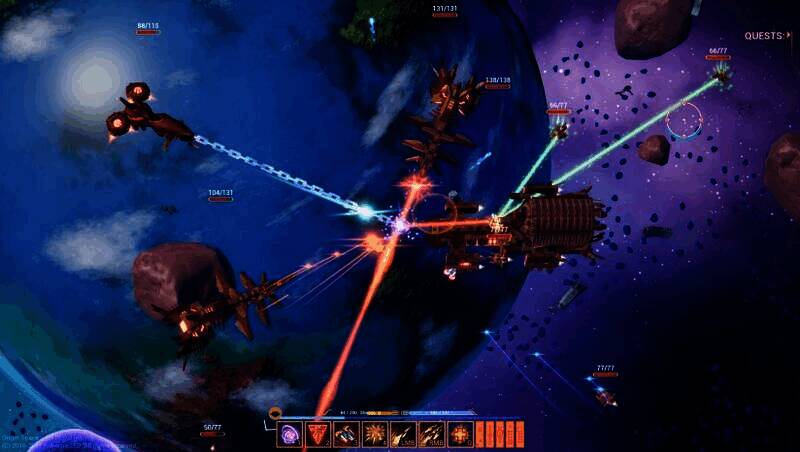This screenshot has width=800, height=452.
Task: Select the red inverted triangle ability
Action: (x=318, y=434)
